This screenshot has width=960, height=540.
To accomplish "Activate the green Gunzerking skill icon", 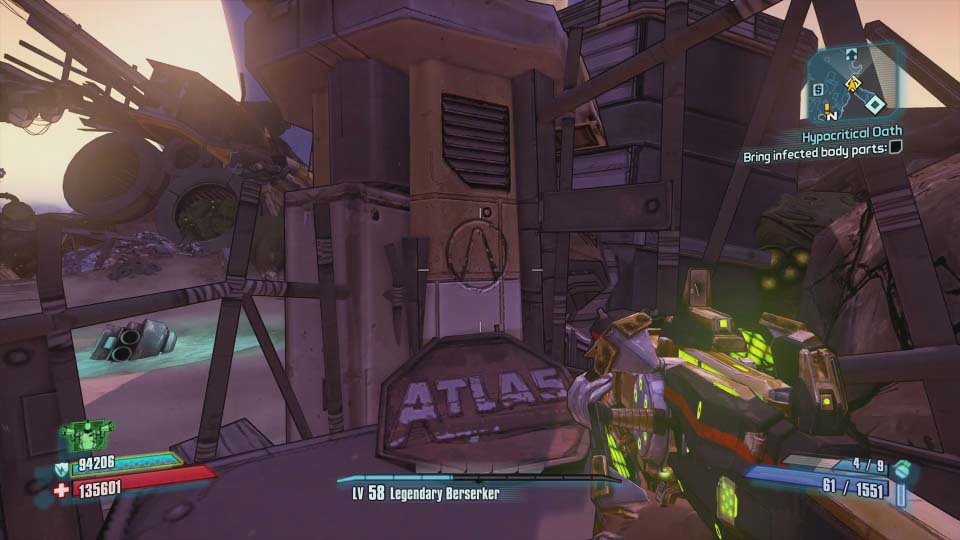I will click(x=86, y=435).
